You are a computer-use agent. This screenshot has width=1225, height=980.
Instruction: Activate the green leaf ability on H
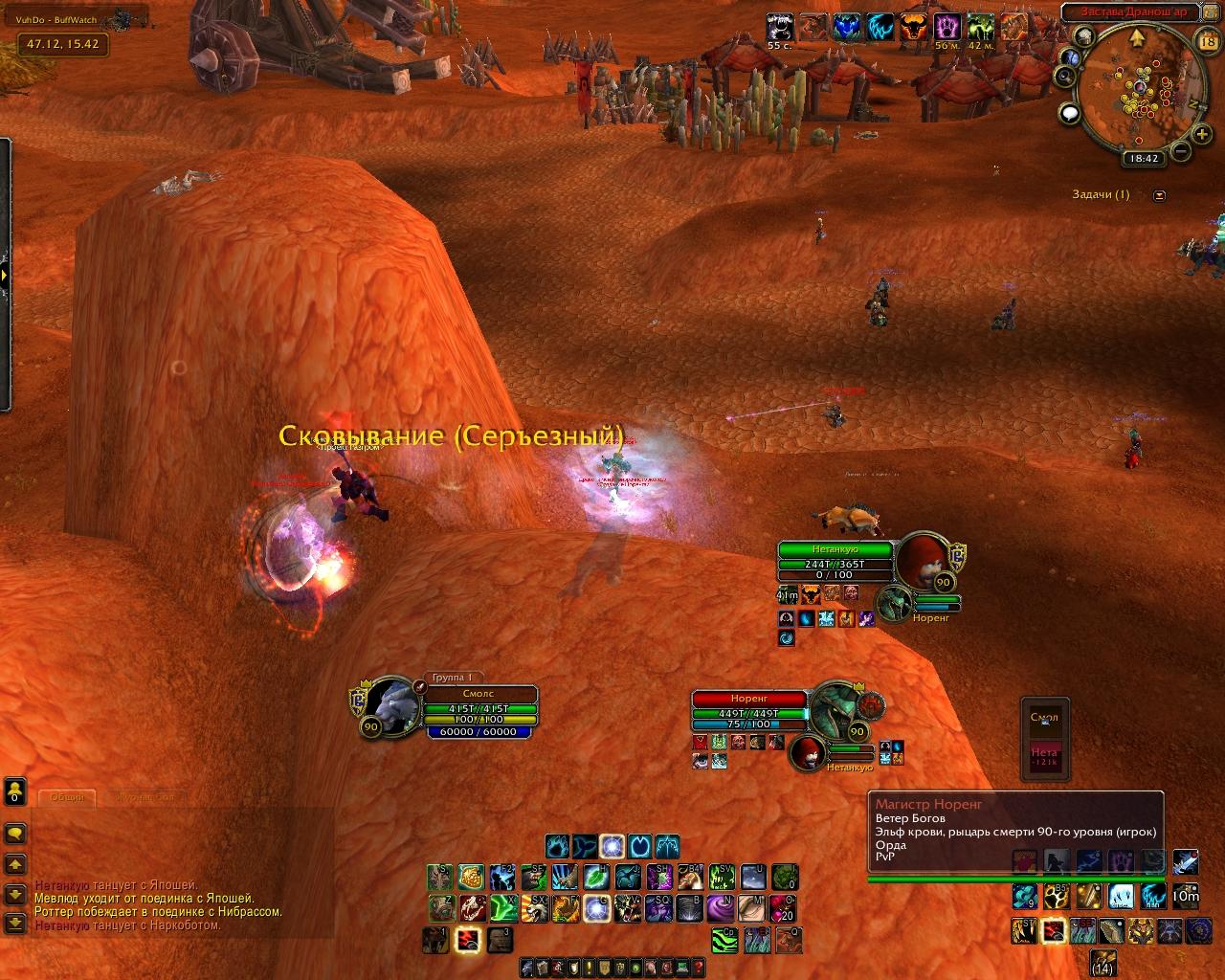point(596,877)
